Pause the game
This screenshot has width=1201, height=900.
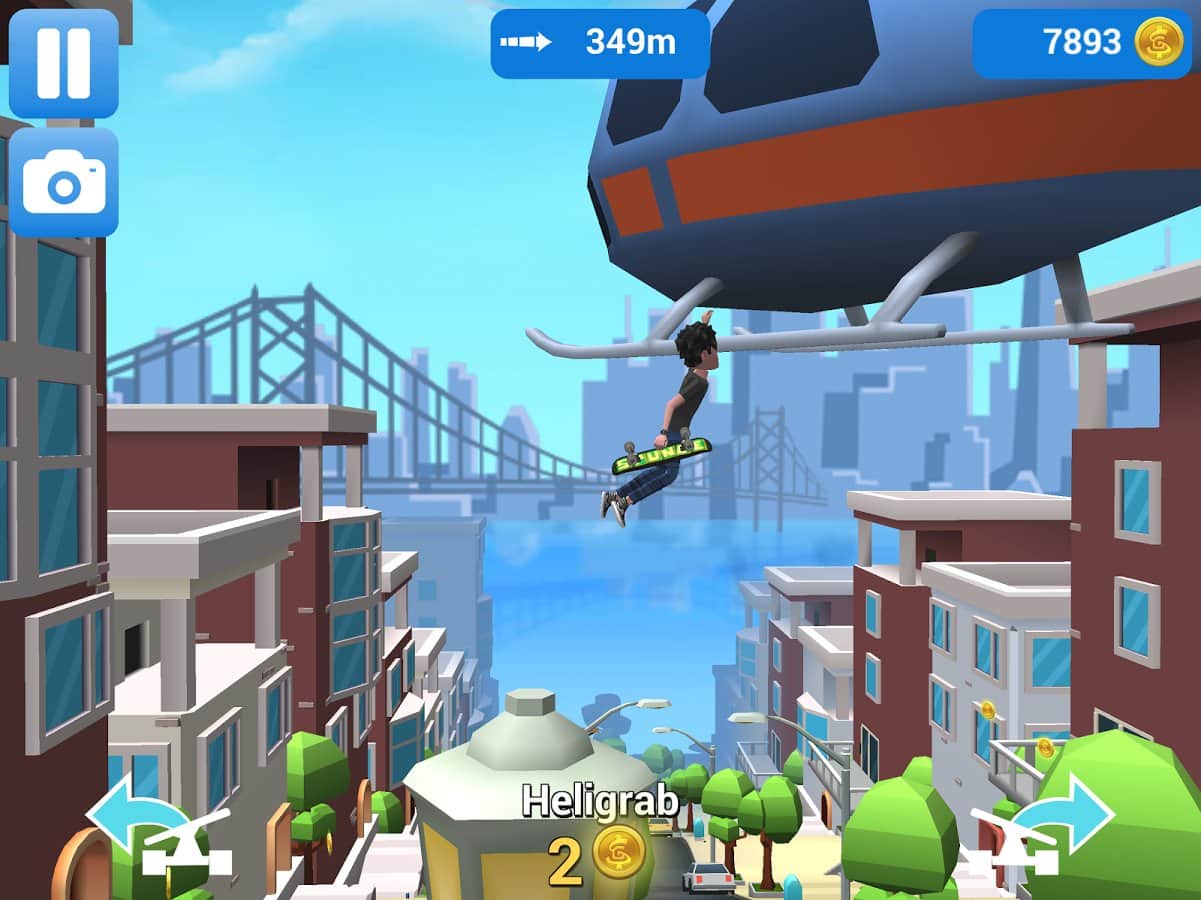[64, 63]
